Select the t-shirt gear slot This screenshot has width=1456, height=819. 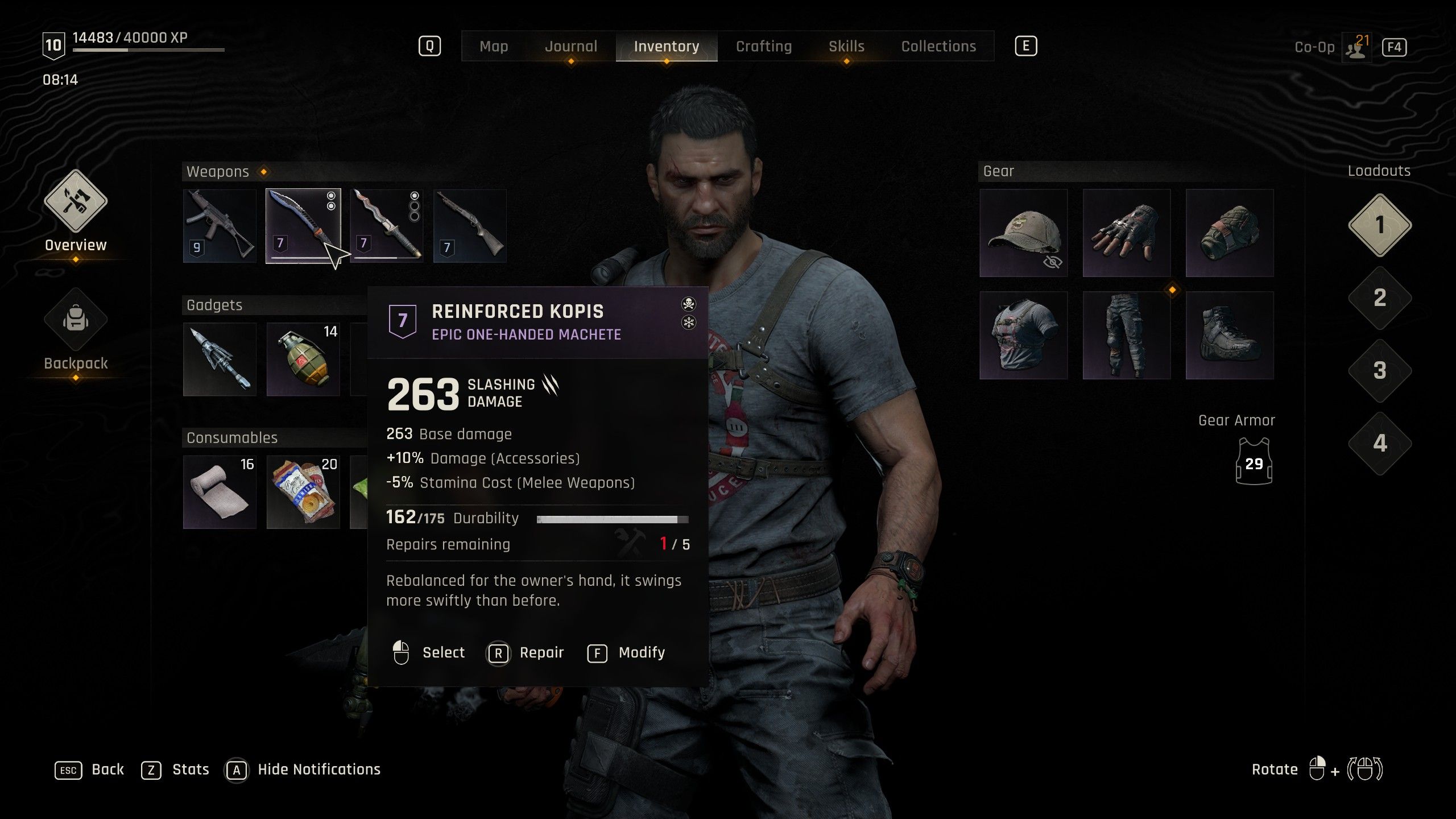(x=1023, y=336)
